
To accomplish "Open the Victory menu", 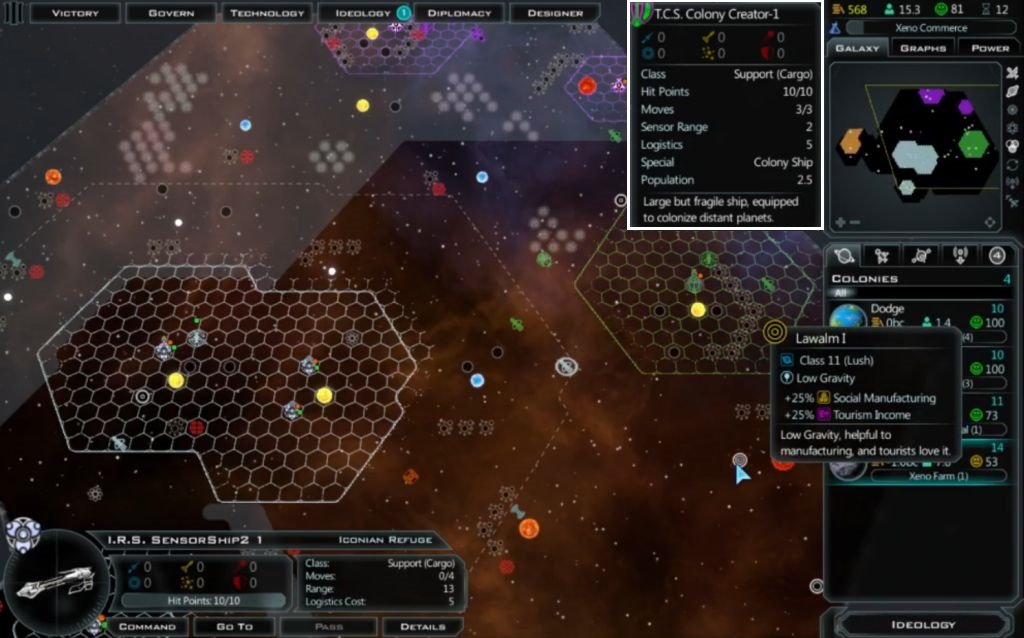I will pyautogui.click(x=75, y=13).
